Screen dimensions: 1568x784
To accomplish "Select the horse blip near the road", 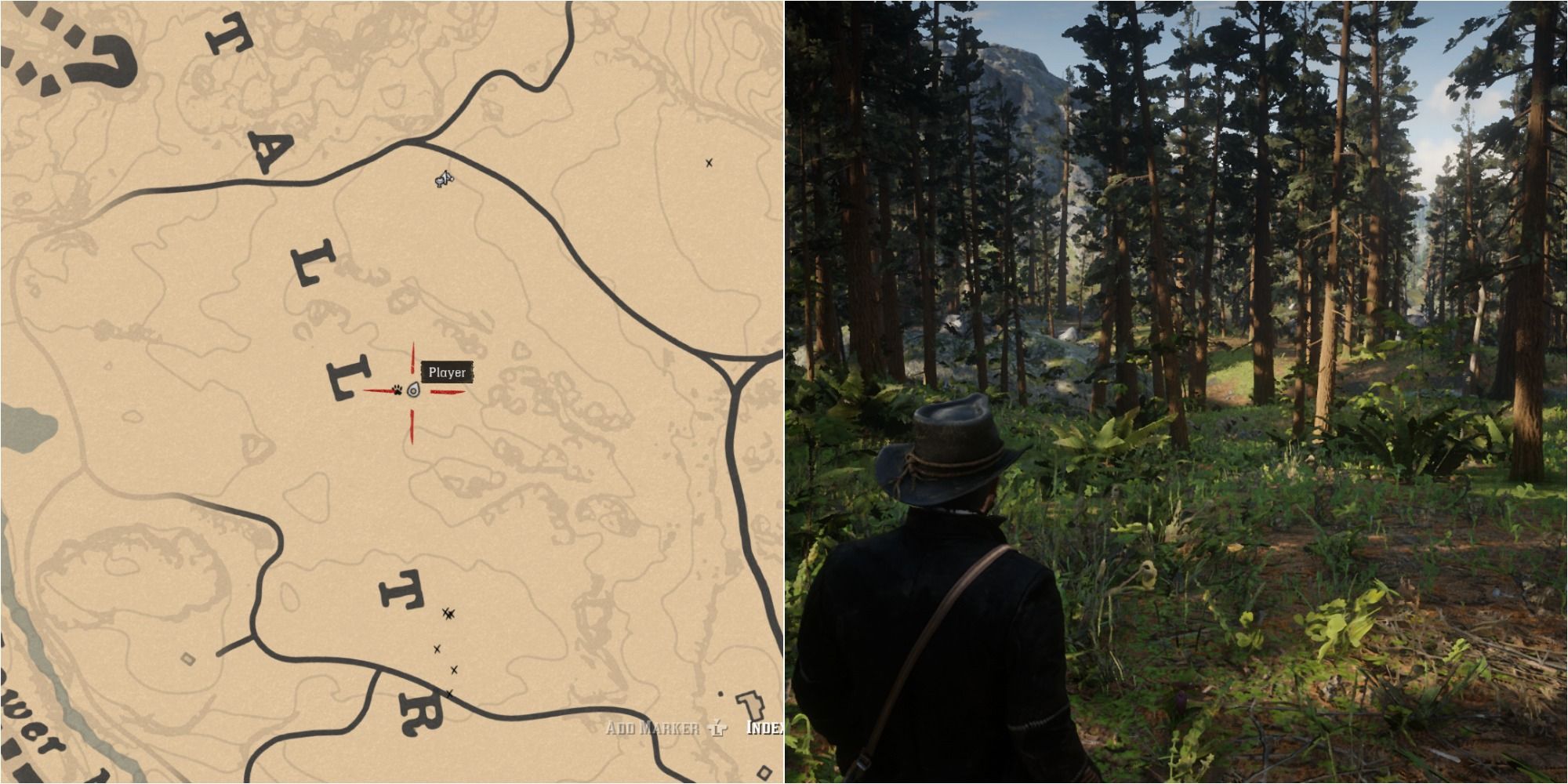I will (444, 179).
